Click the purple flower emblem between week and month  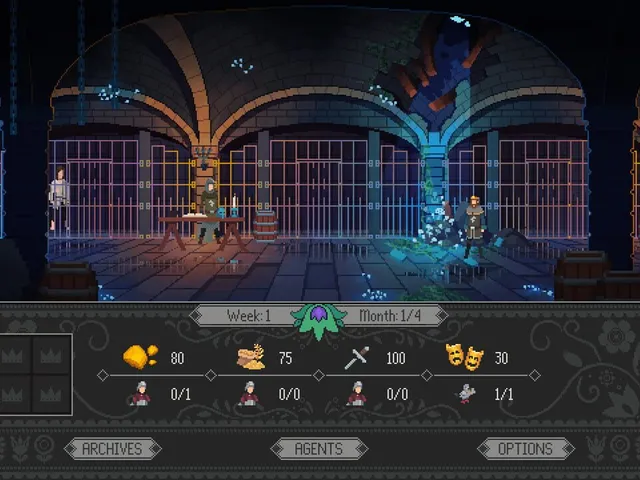point(318,319)
